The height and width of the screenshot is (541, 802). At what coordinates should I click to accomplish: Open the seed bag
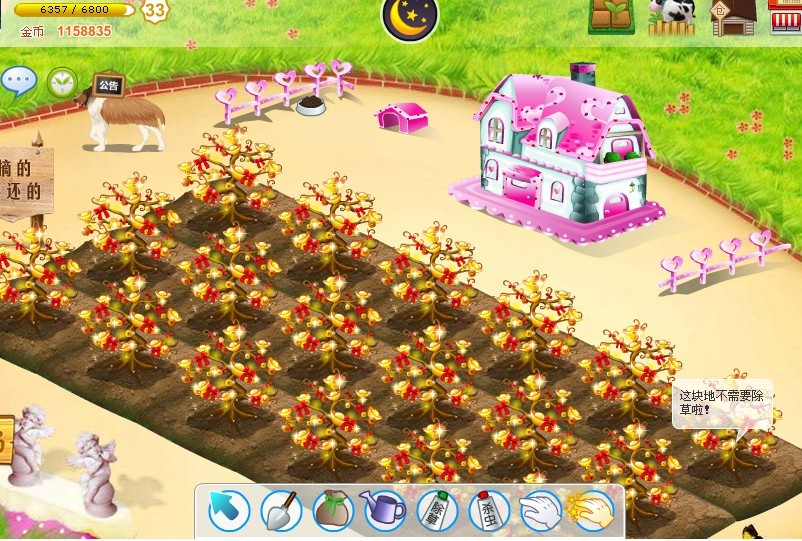333,511
